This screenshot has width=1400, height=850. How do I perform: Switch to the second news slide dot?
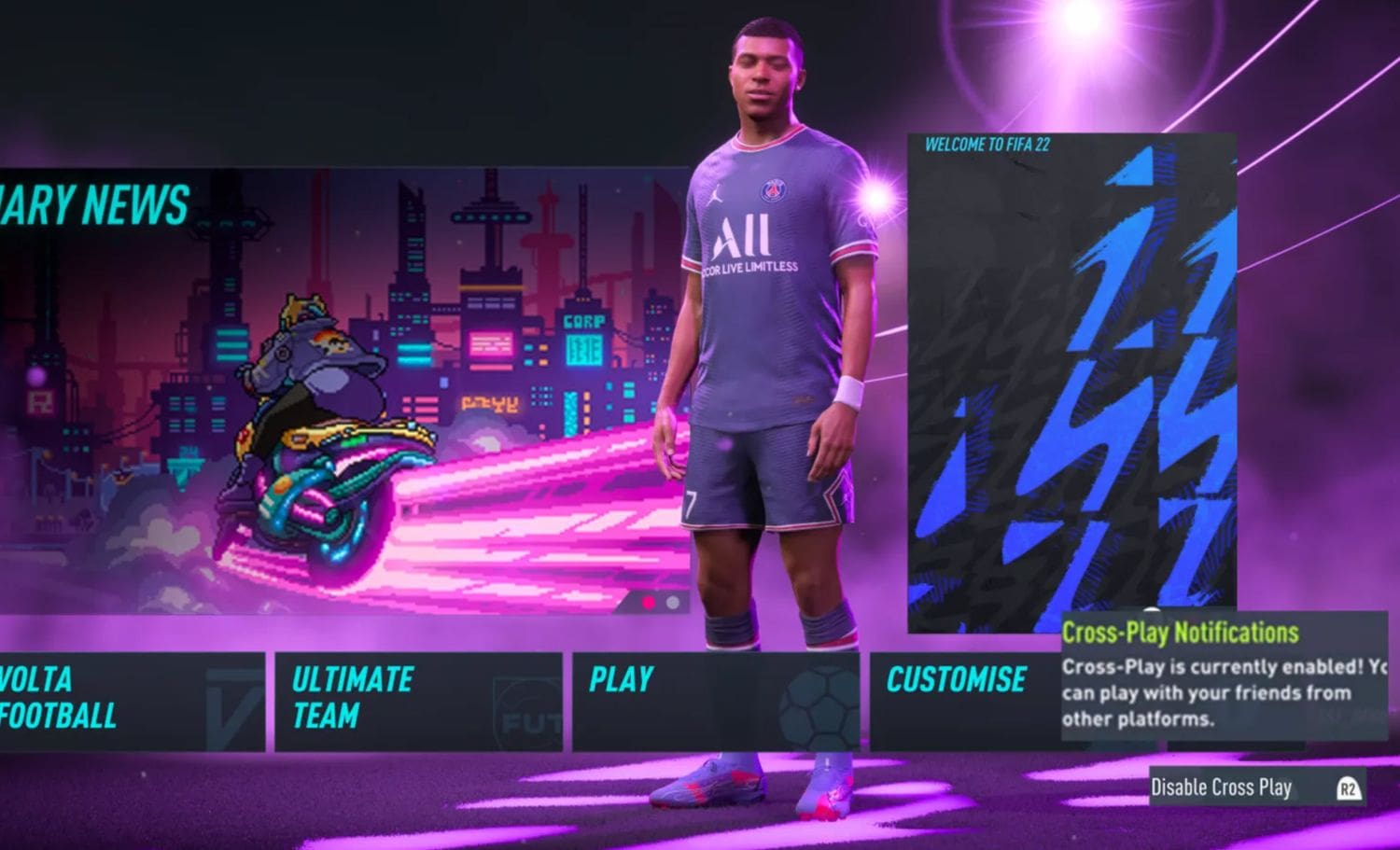[673, 603]
